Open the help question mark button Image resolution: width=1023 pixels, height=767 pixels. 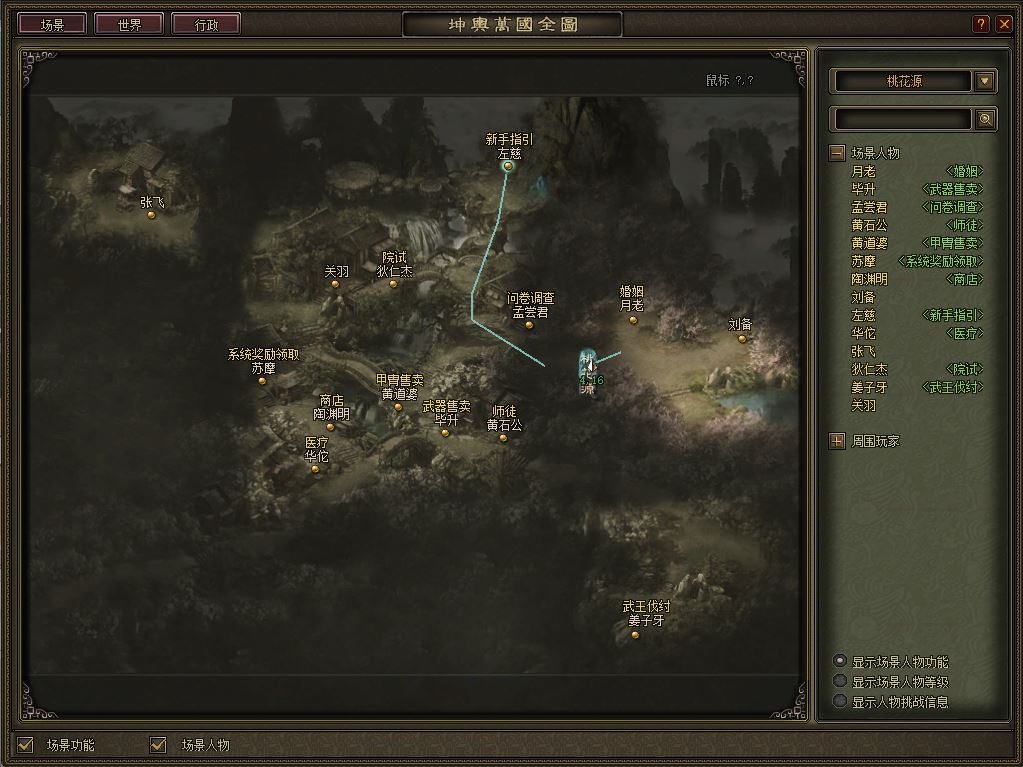coord(981,25)
